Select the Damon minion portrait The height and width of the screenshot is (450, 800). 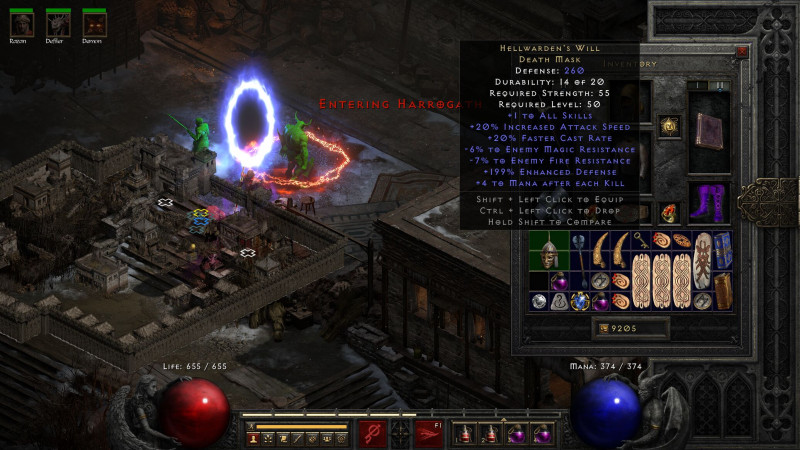tap(93, 22)
